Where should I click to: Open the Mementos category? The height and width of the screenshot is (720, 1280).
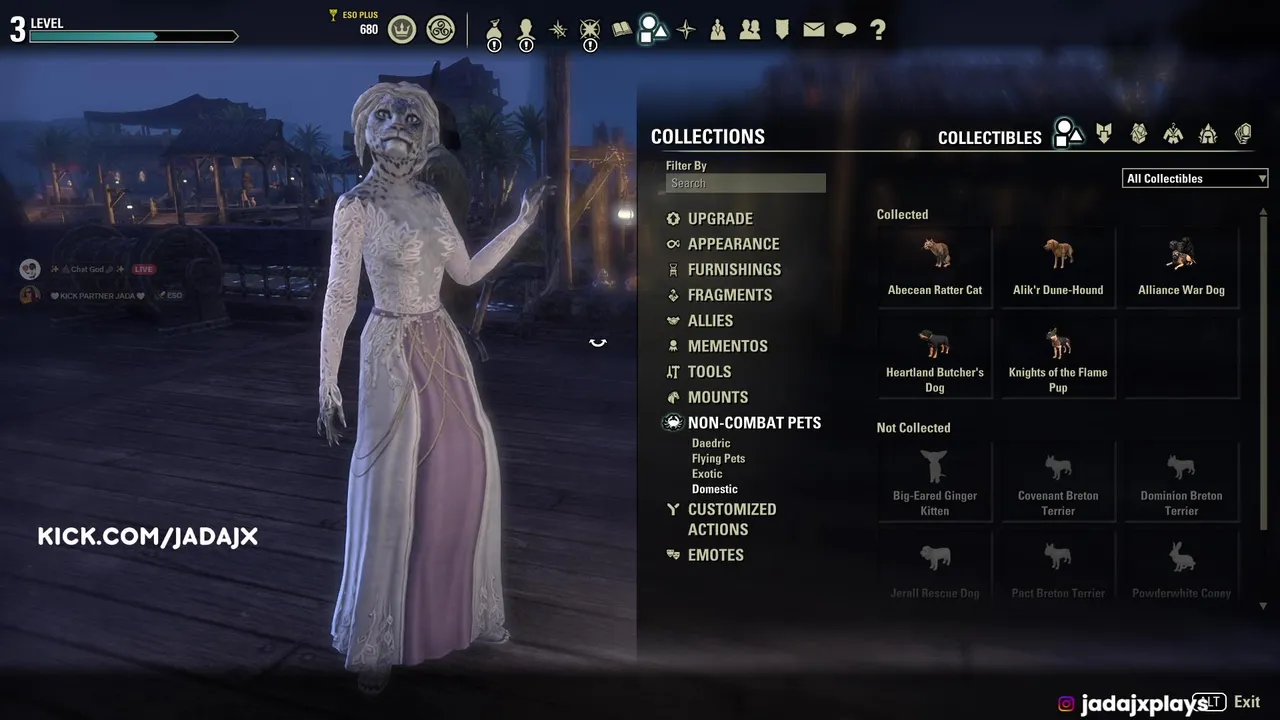pos(727,346)
